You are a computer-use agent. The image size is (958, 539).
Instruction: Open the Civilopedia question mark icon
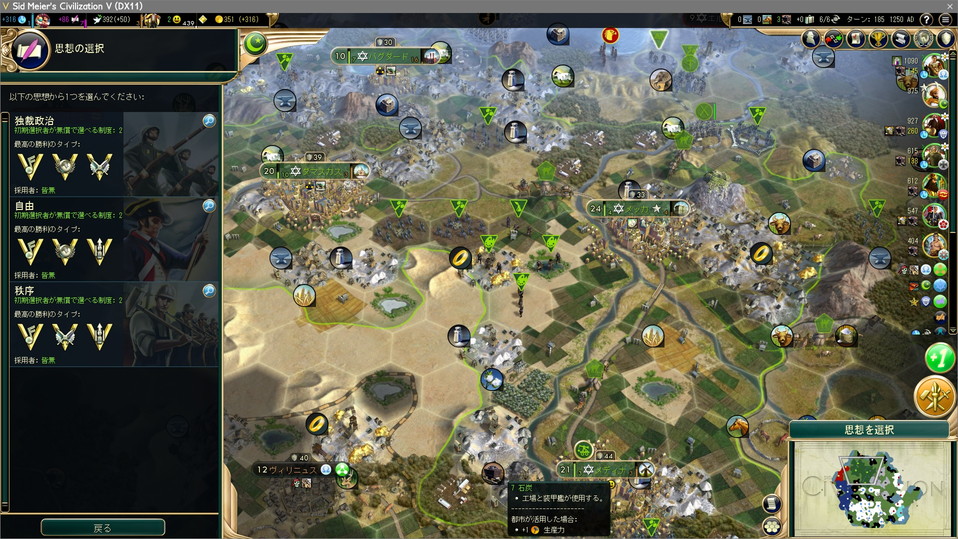coord(945,19)
